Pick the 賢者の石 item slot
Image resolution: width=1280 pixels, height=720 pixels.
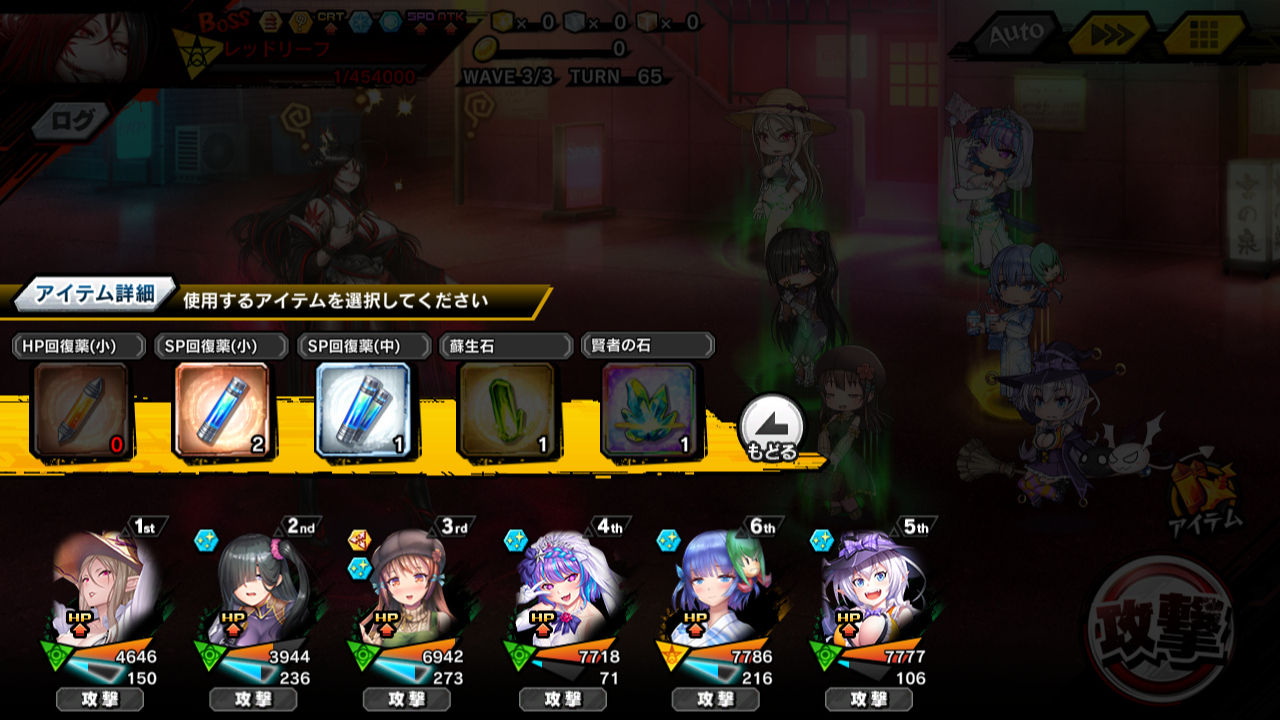coord(648,410)
